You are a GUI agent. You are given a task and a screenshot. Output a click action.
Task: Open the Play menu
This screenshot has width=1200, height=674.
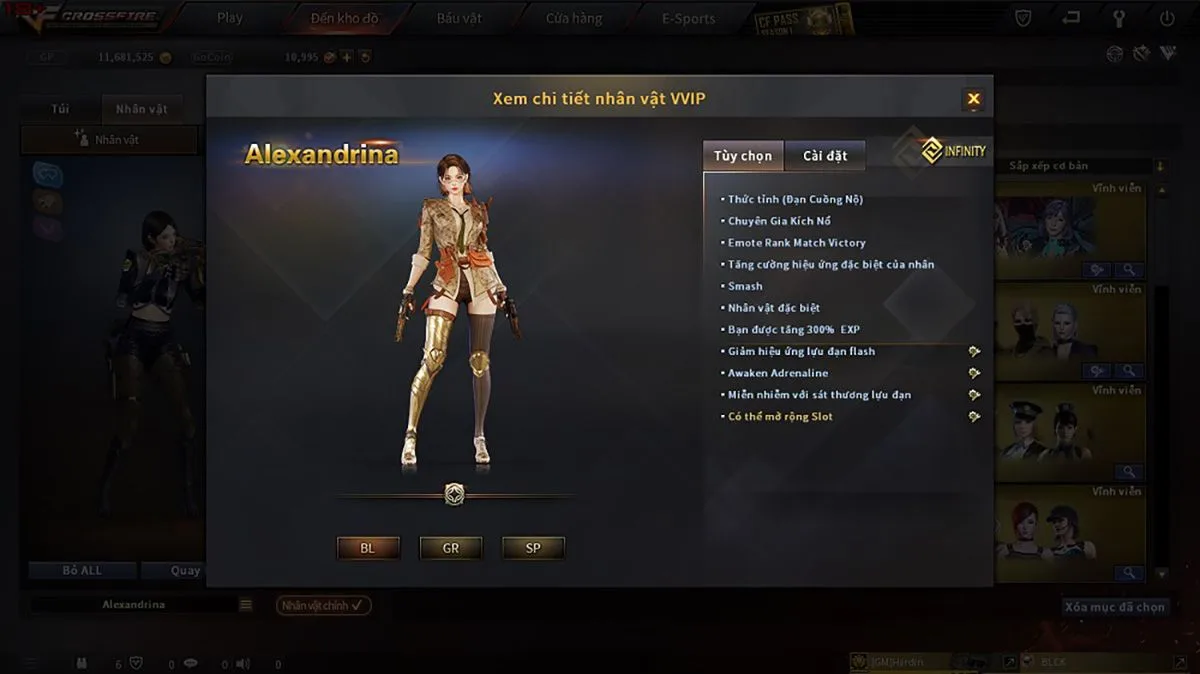pos(230,18)
